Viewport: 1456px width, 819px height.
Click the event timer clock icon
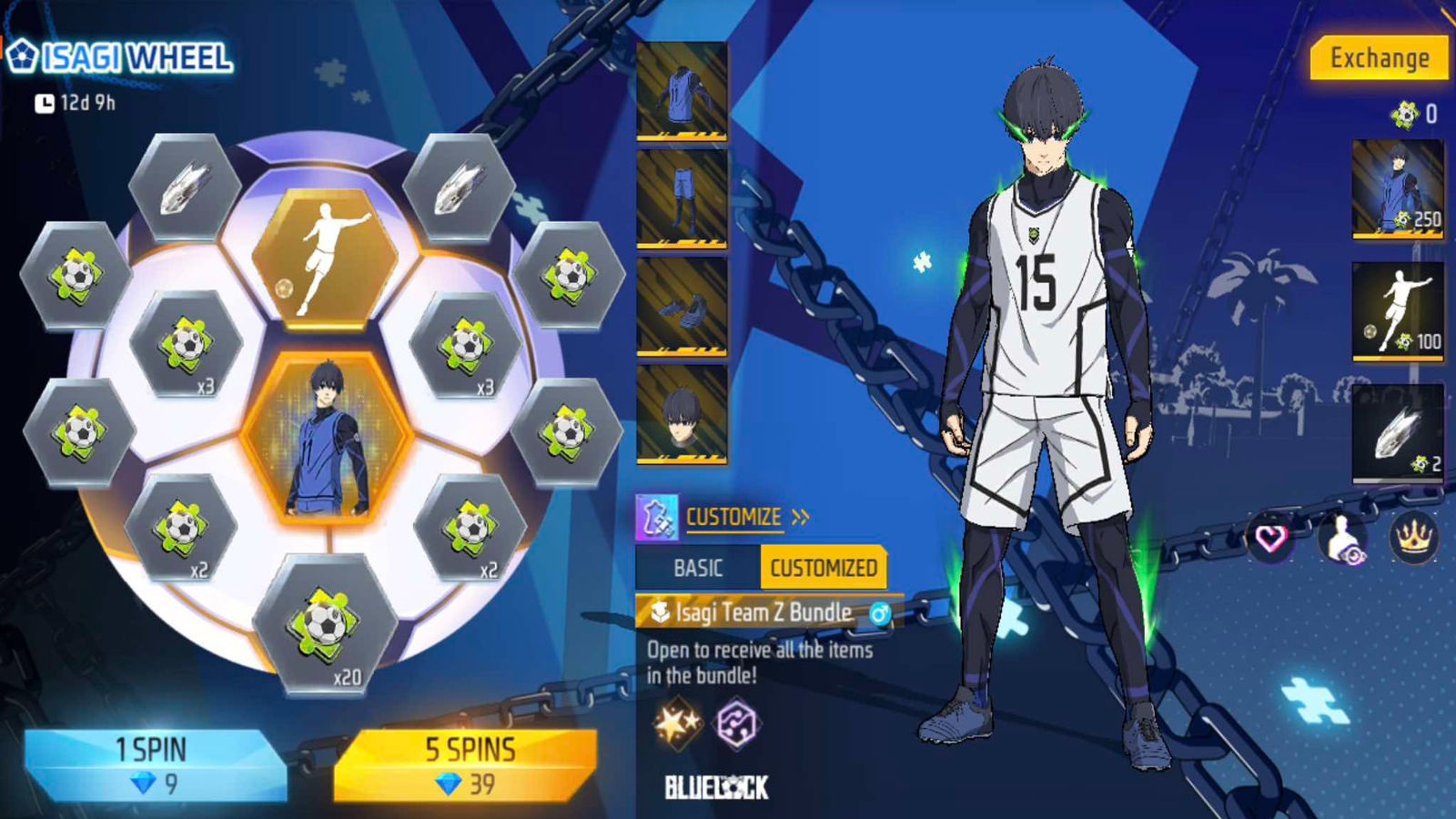(x=45, y=103)
